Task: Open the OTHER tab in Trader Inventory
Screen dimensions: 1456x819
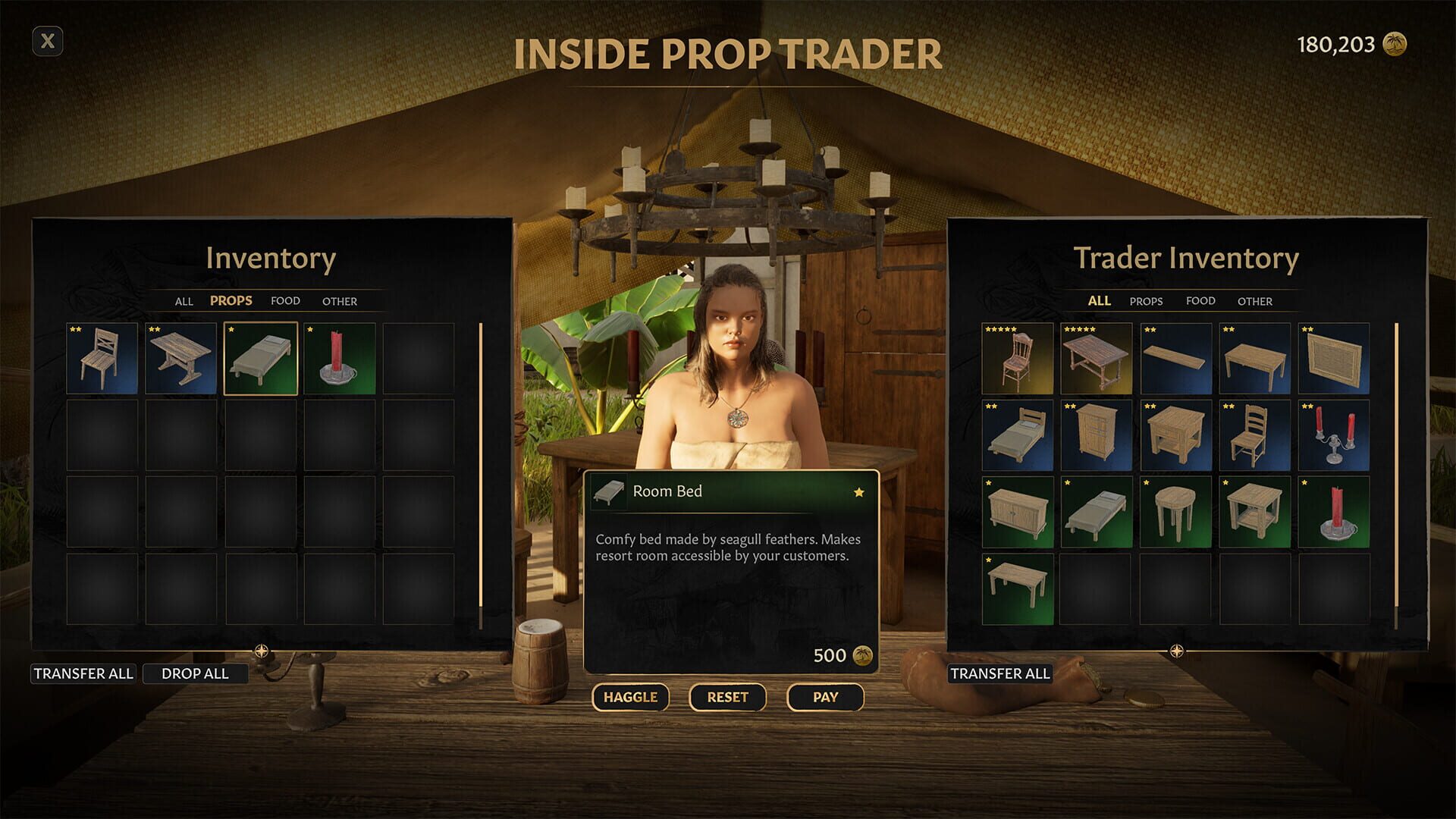Action: (x=1255, y=301)
